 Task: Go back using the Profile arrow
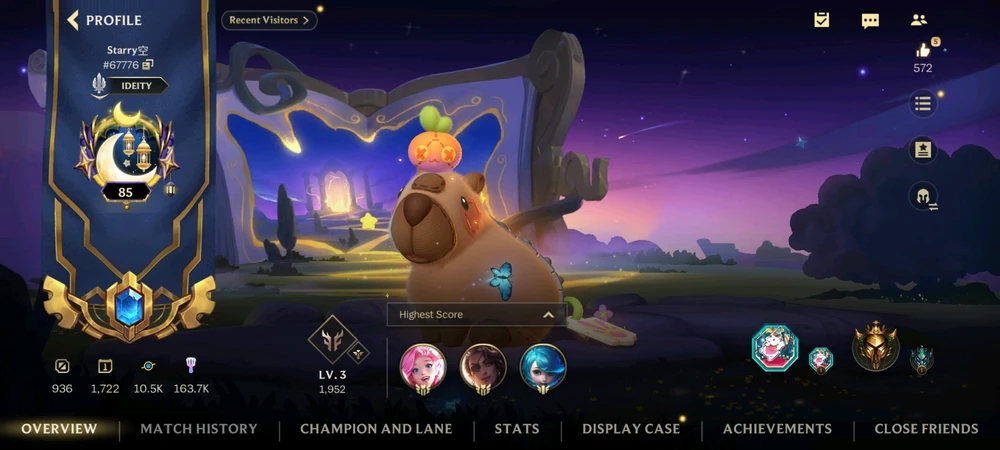(73, 20)
